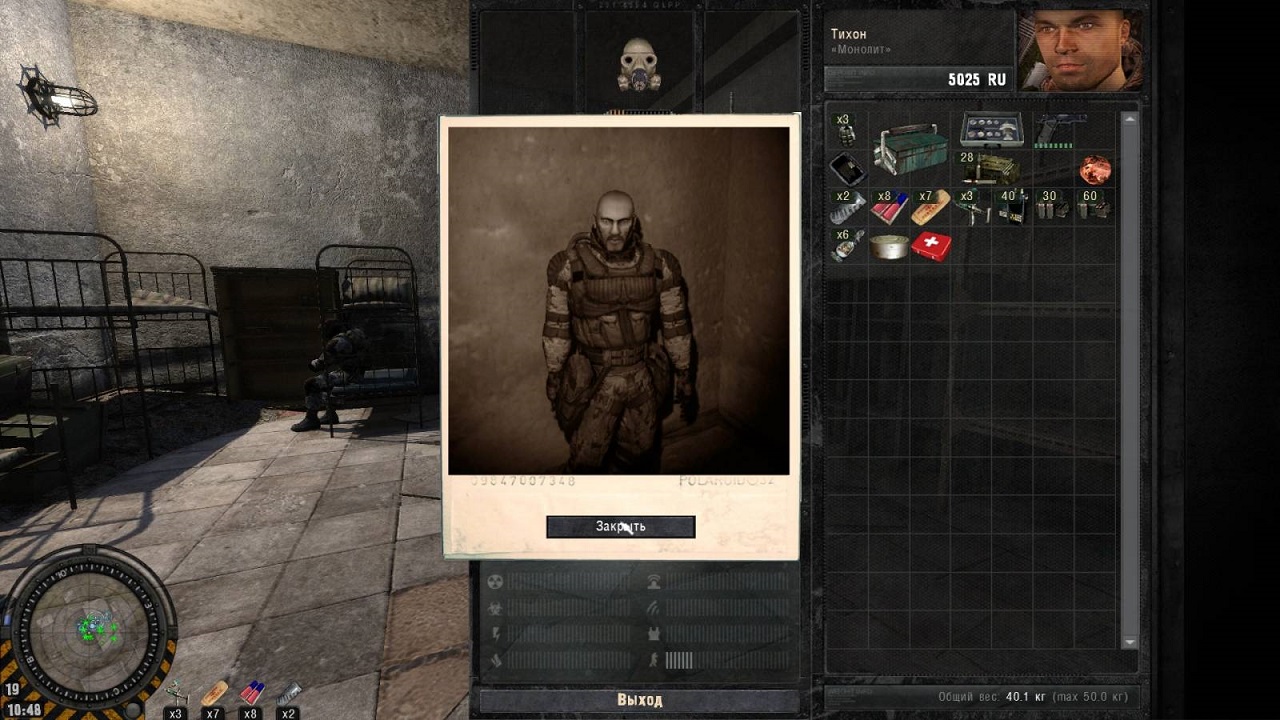Select the gas mask helmet slot
This screenshot has height=720, width=1280.
[639, 65]
